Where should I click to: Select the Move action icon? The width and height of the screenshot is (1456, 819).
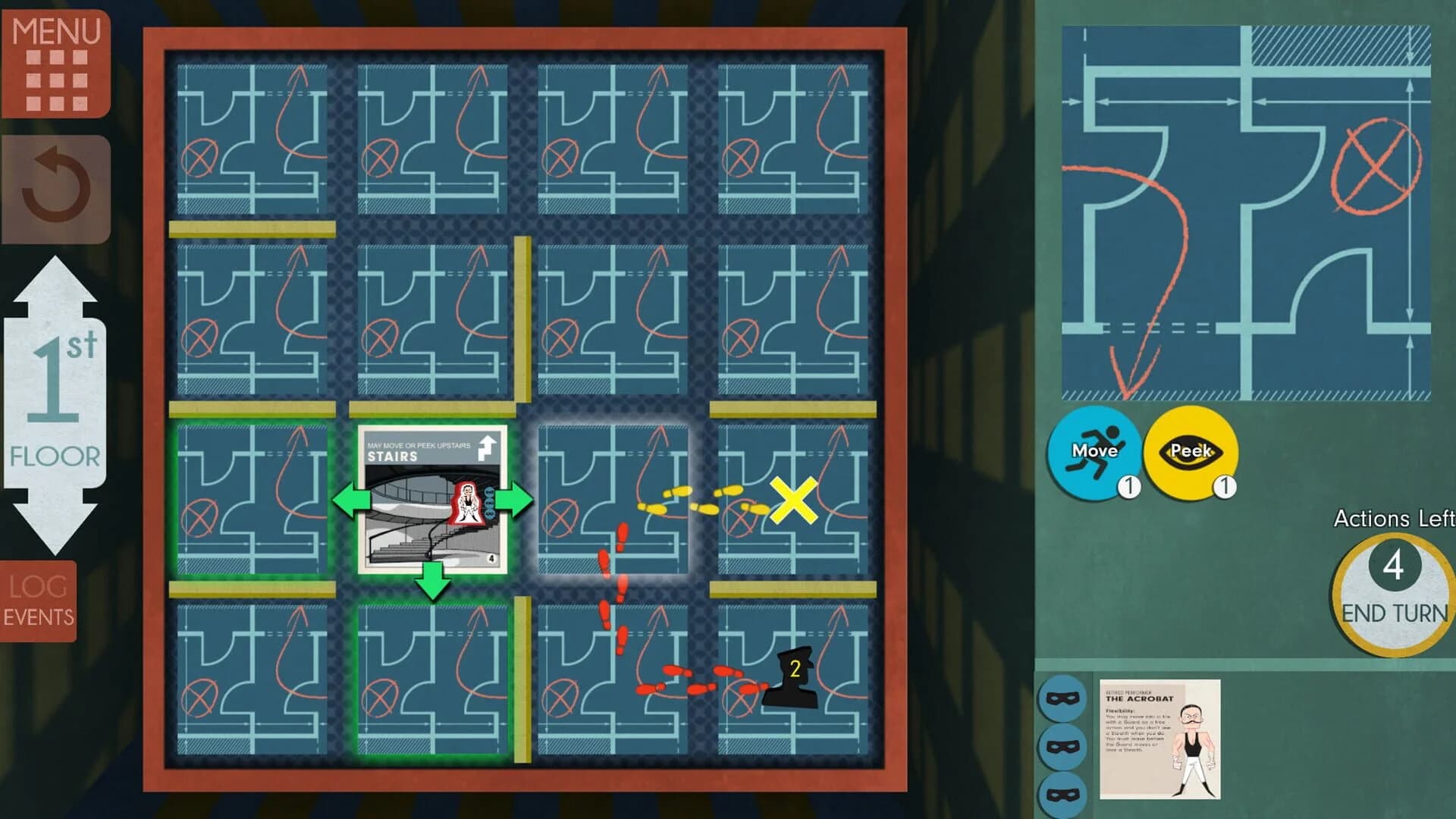(1094, 452)
